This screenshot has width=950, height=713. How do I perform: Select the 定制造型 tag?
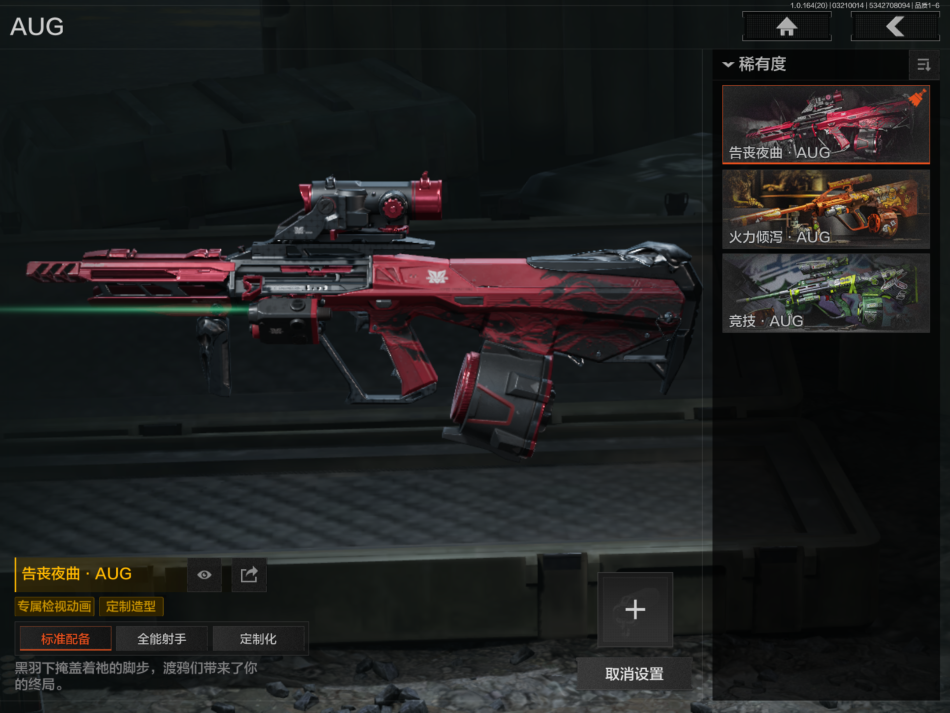[x=131, y=606]
